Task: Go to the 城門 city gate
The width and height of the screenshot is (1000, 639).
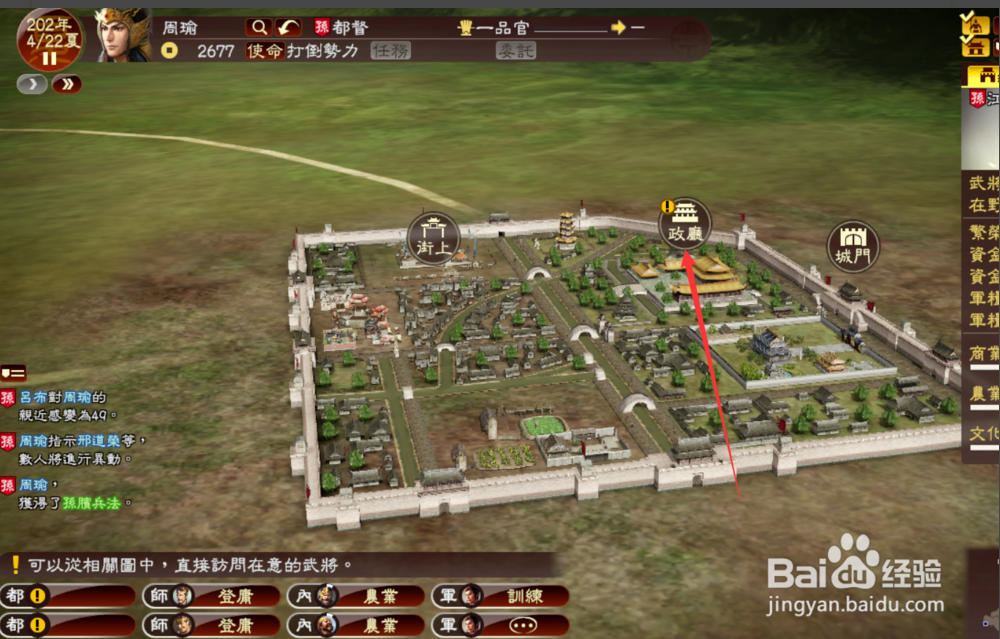Action: (x=853, y=246)
